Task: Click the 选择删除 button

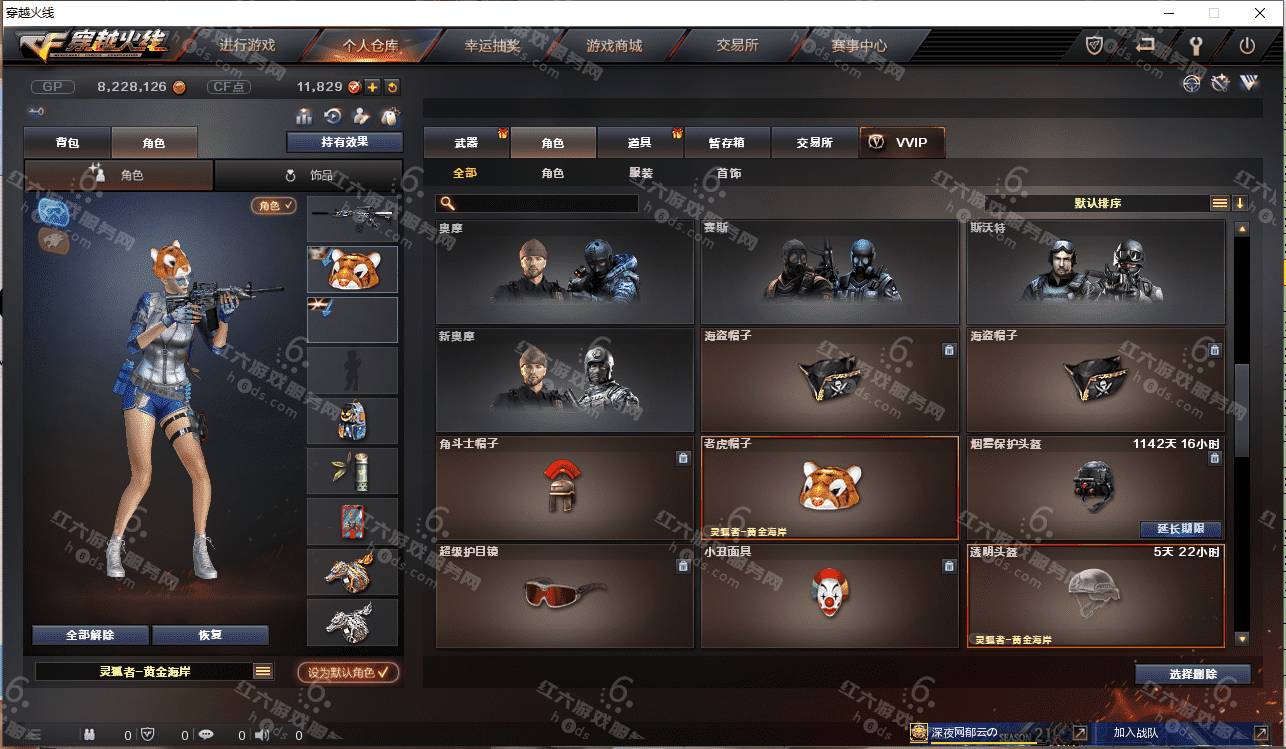Action: coord(1192,675)
